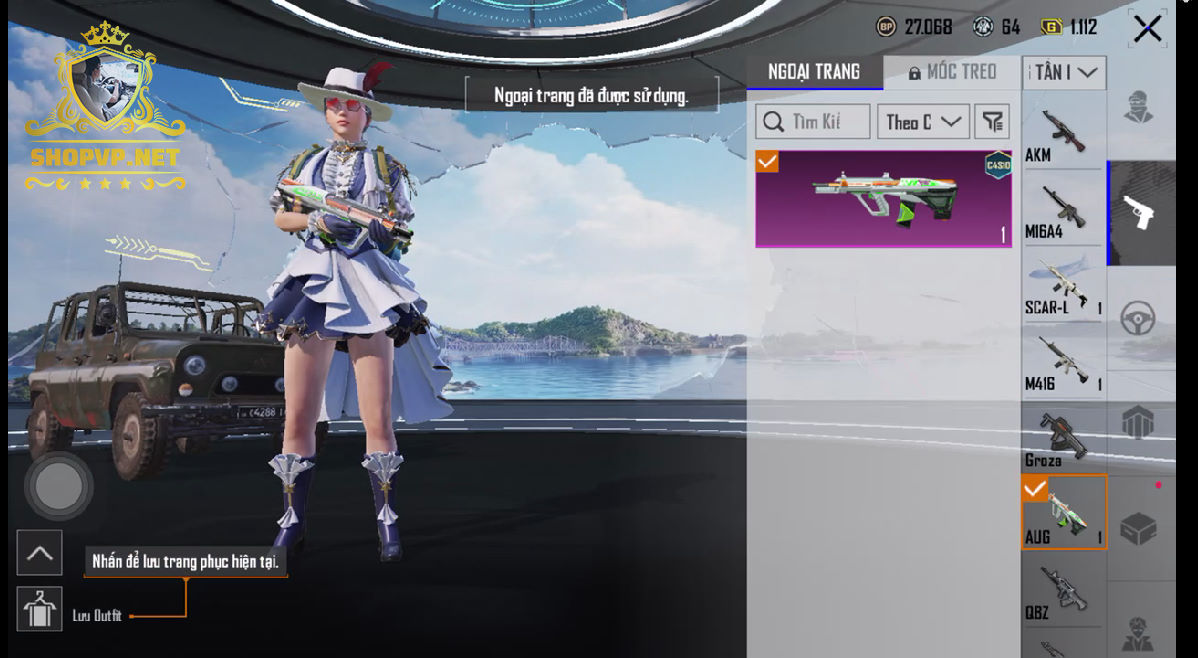Open the filter funnel button
Screen dimensions: 1198x658
click(992, 122)
